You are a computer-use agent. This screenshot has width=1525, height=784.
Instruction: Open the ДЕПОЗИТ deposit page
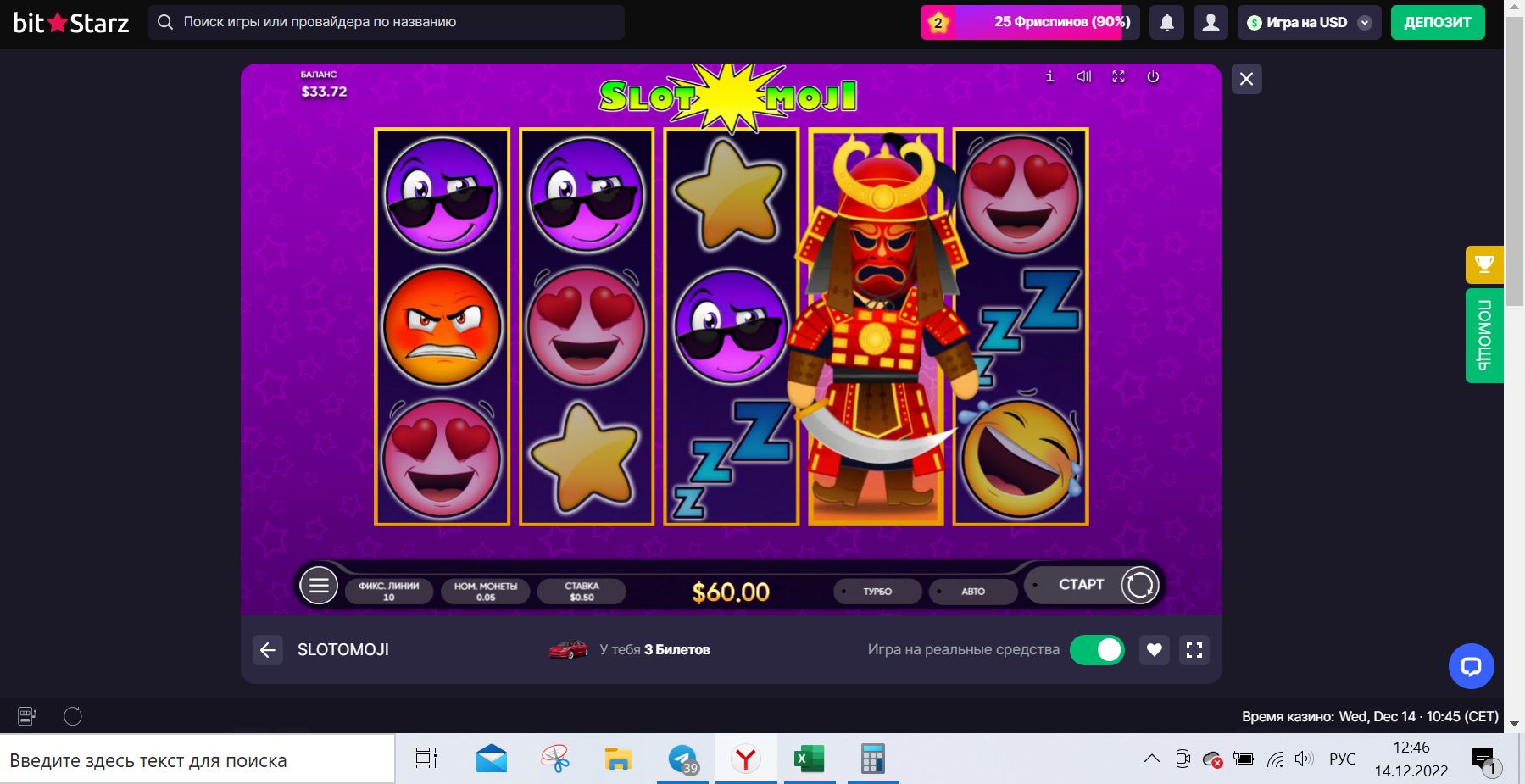coord(1437,23)
